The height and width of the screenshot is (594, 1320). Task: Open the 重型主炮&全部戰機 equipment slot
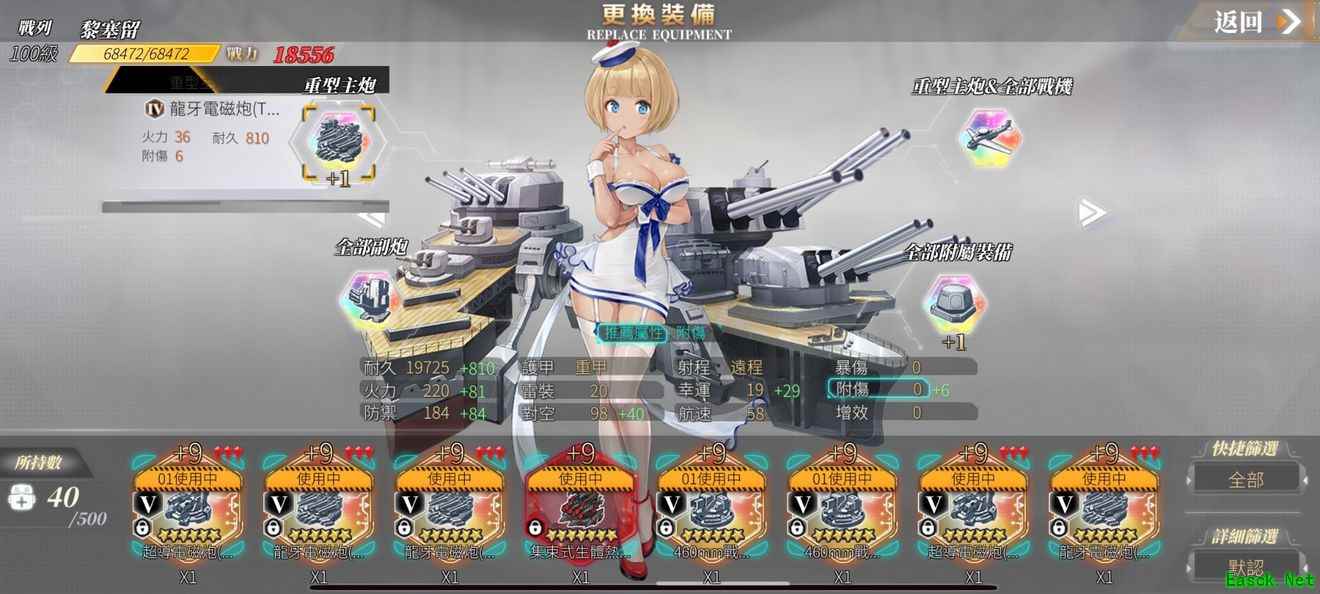tap(990, 138)
